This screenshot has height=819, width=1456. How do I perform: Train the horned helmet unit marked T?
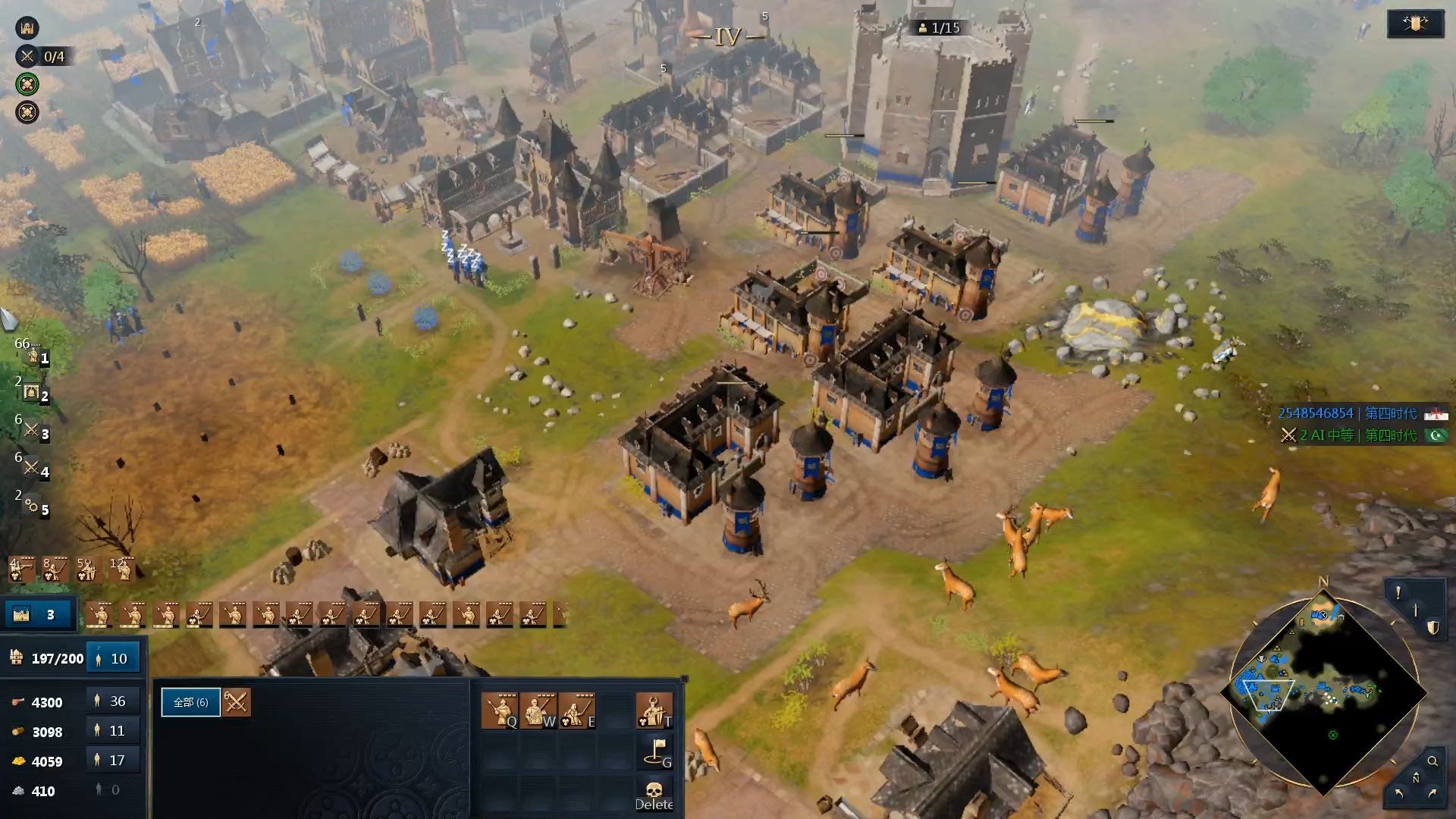[x=654, y=711]
